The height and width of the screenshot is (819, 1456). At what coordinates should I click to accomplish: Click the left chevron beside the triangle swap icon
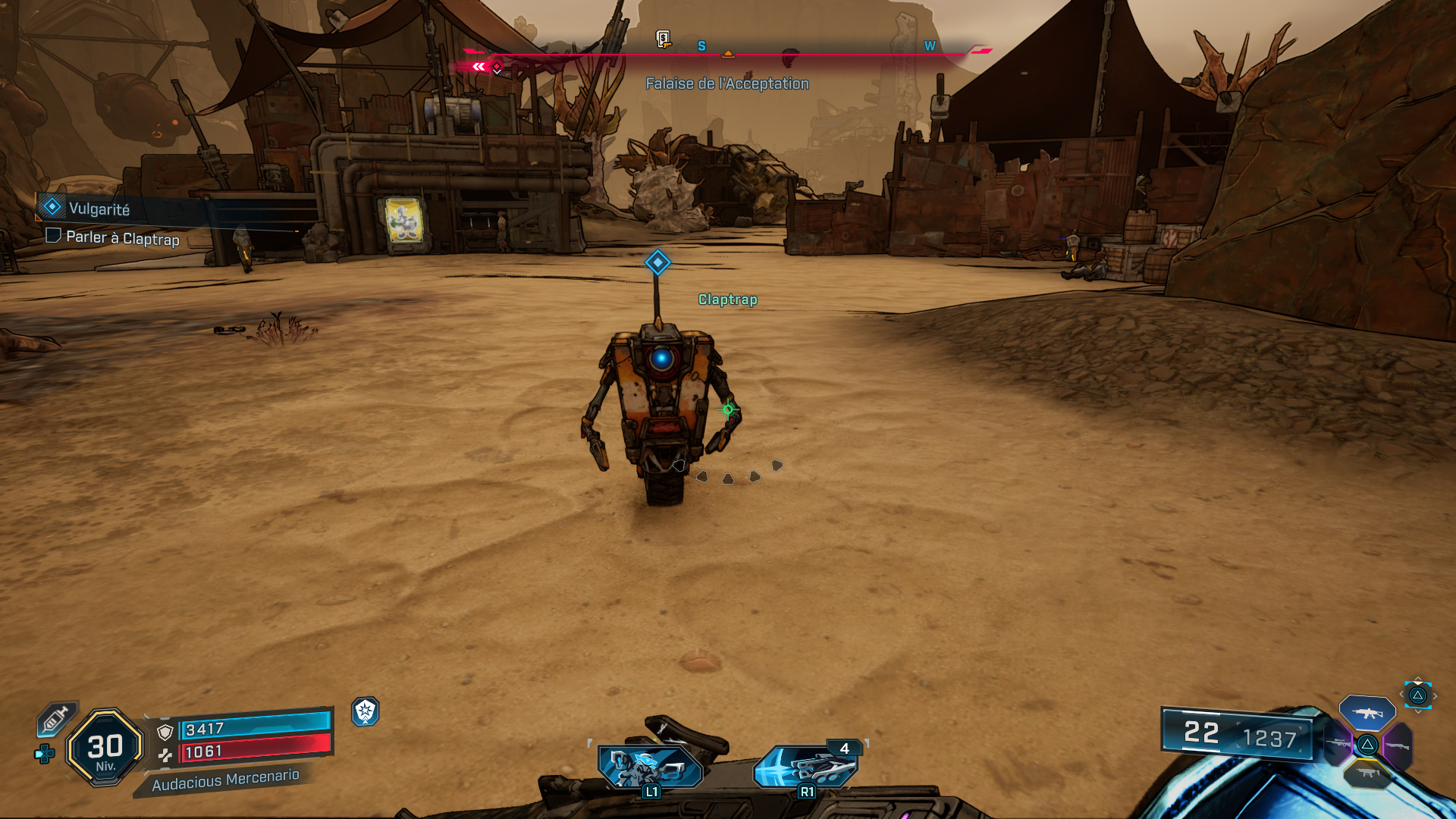[x=1401, y=695]
